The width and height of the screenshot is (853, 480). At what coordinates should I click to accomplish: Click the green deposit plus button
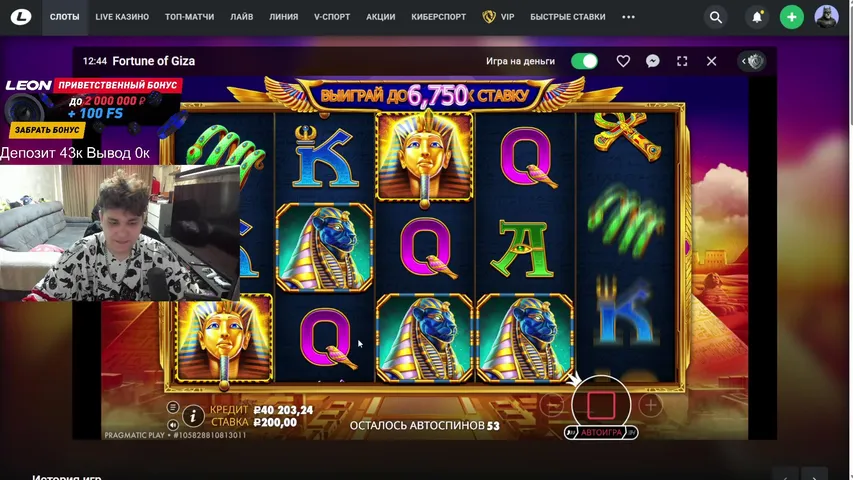pyautogui.click(x=791, y=17)
